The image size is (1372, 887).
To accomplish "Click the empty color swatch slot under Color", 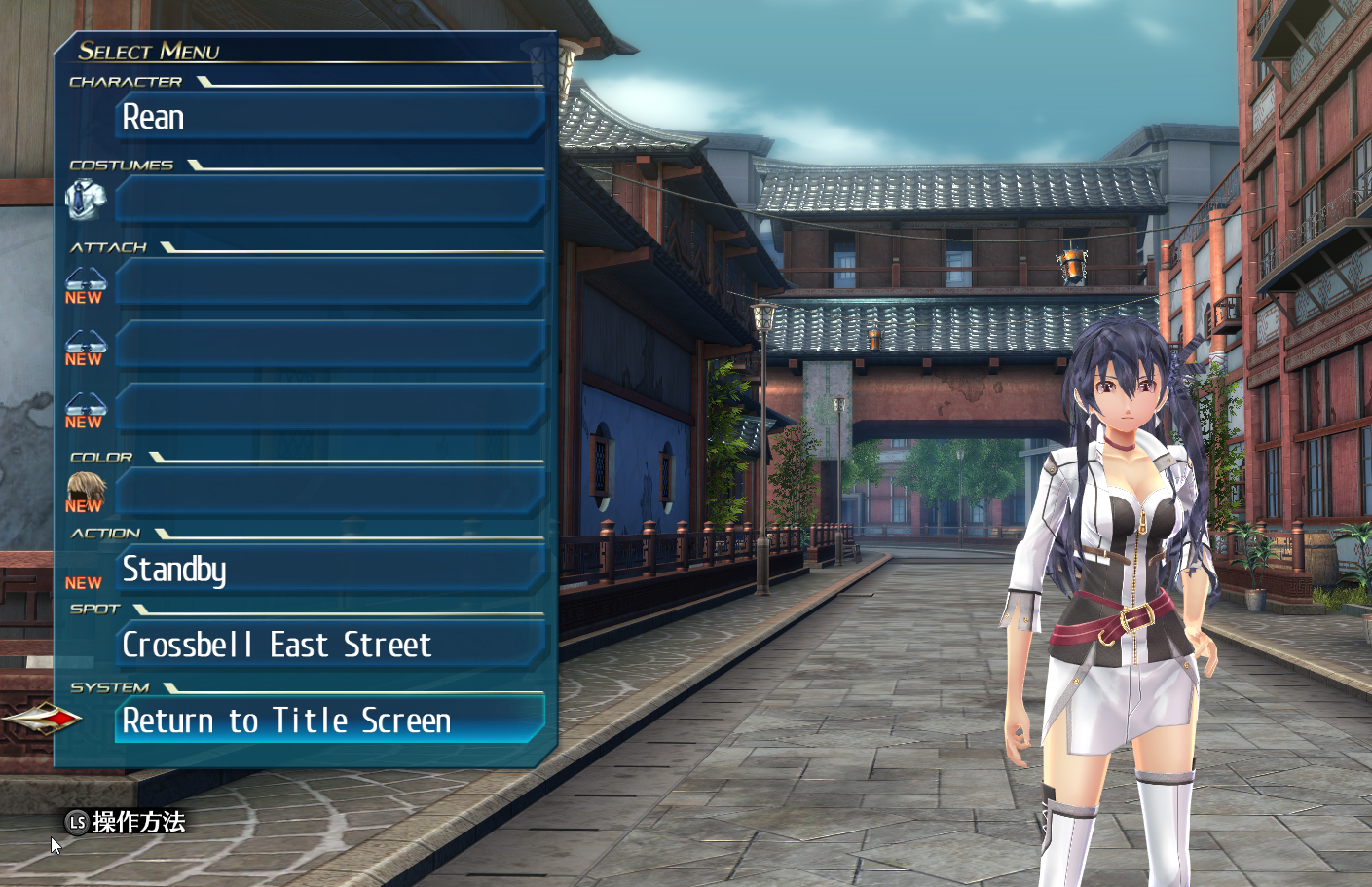I will pyautogui.click(x=326, y=490).
